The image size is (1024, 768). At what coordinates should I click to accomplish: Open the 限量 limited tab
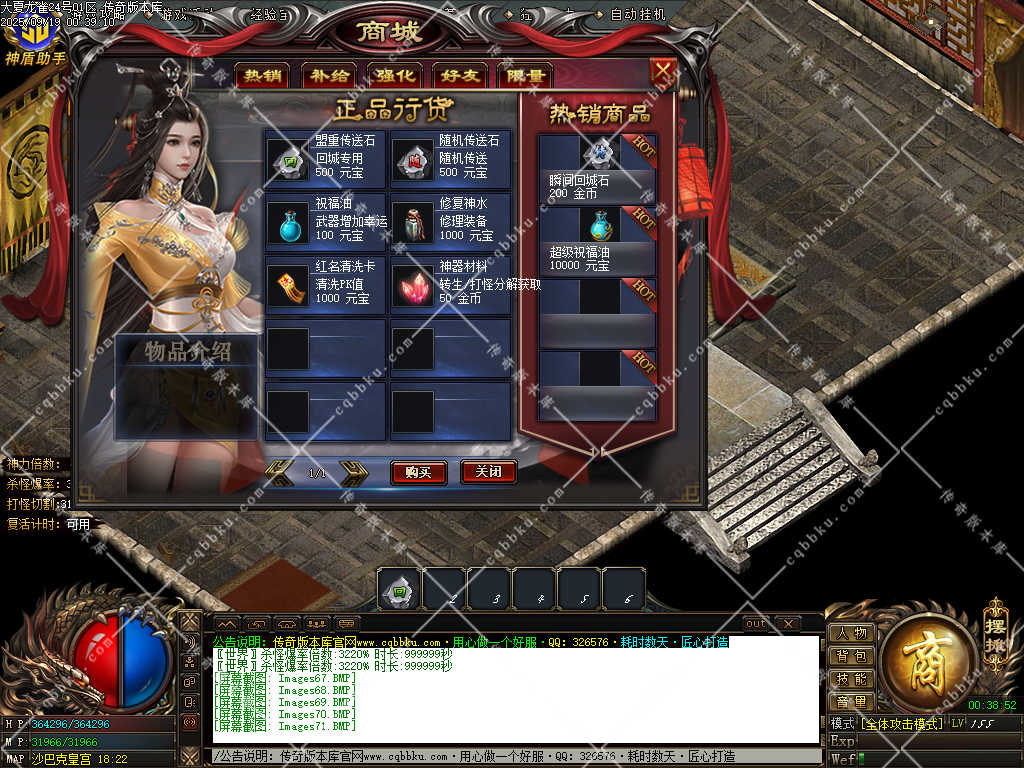pos(525,76)
